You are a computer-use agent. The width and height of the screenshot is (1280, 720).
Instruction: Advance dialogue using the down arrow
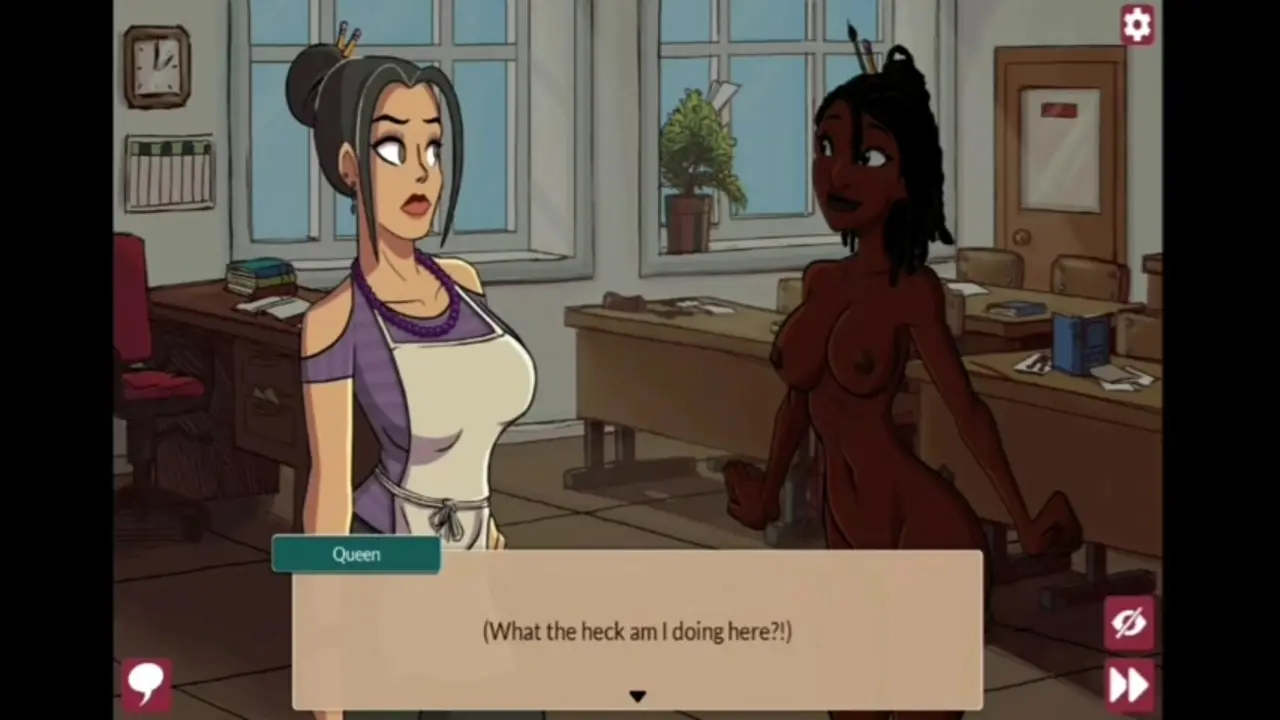pos(637,696)
